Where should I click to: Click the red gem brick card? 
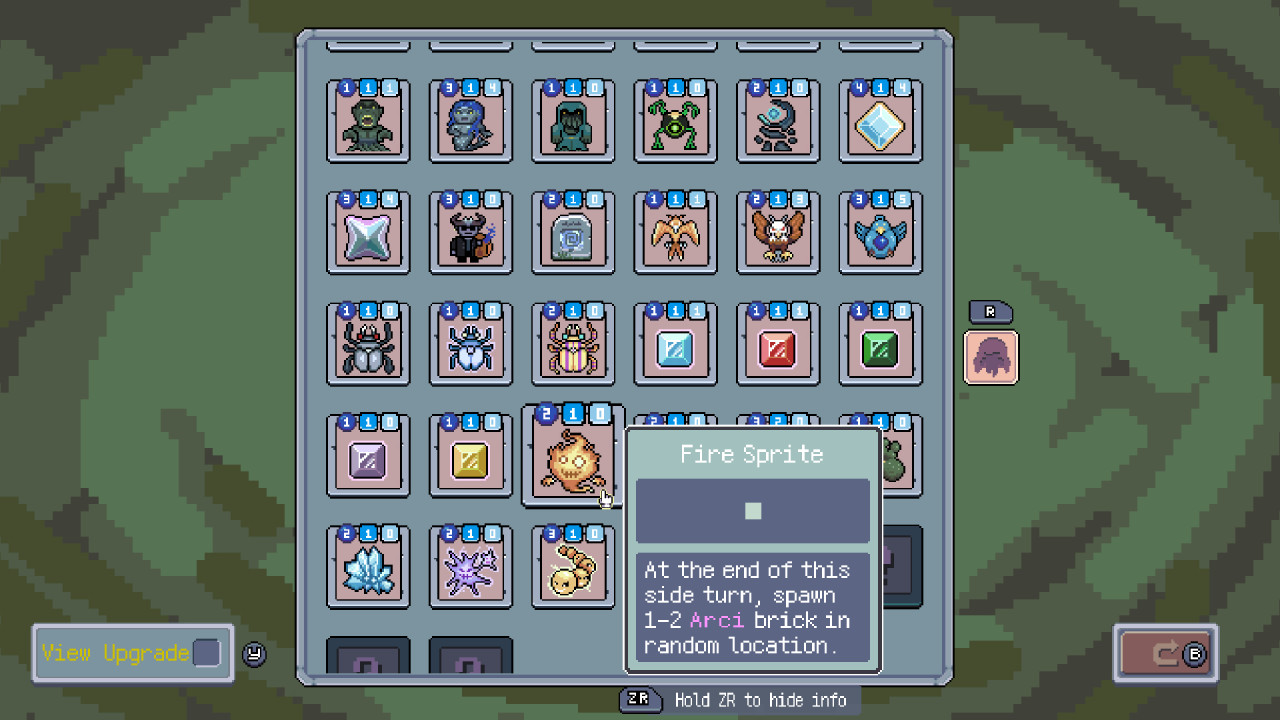pyautogui.click(x=777, y=343)
